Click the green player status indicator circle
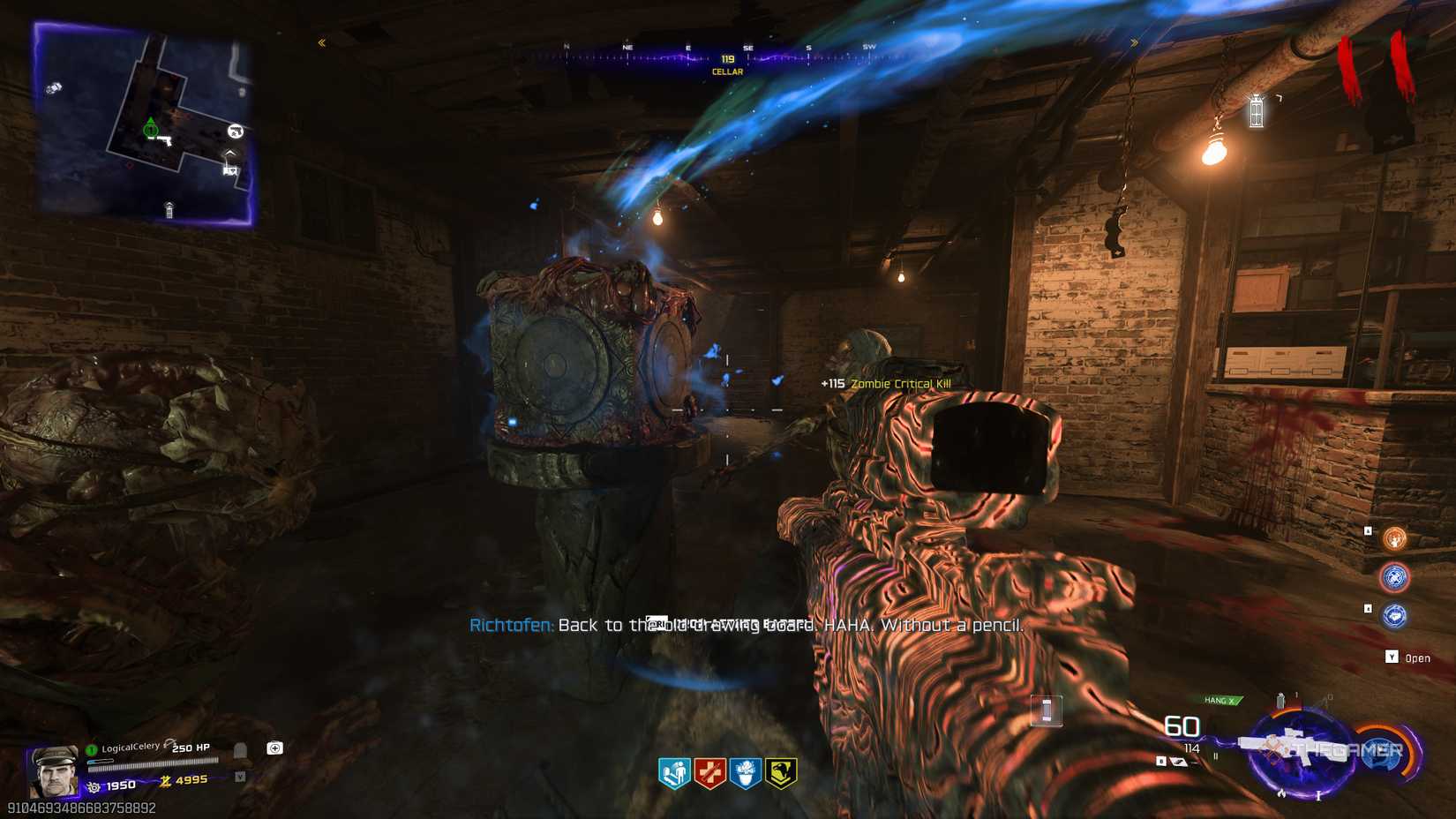 coord(91,749)
